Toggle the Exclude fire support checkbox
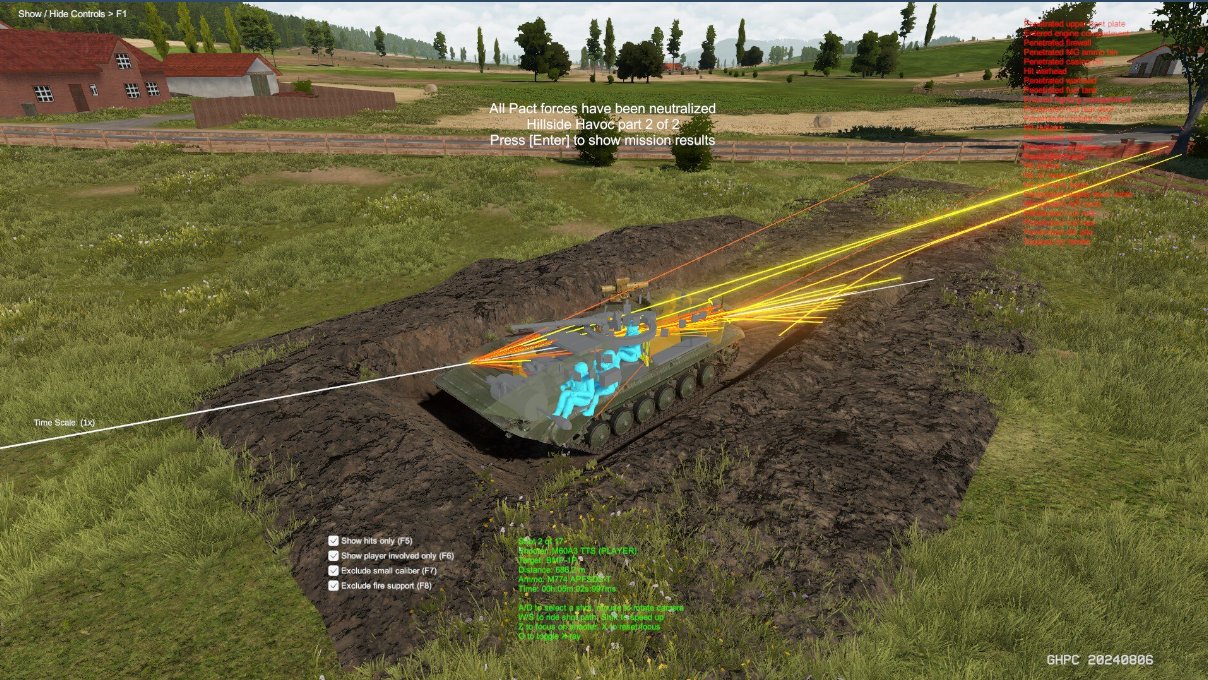The width and height of the screenshot is (1208, 680). pyautogui.click(x=333, y=586)
